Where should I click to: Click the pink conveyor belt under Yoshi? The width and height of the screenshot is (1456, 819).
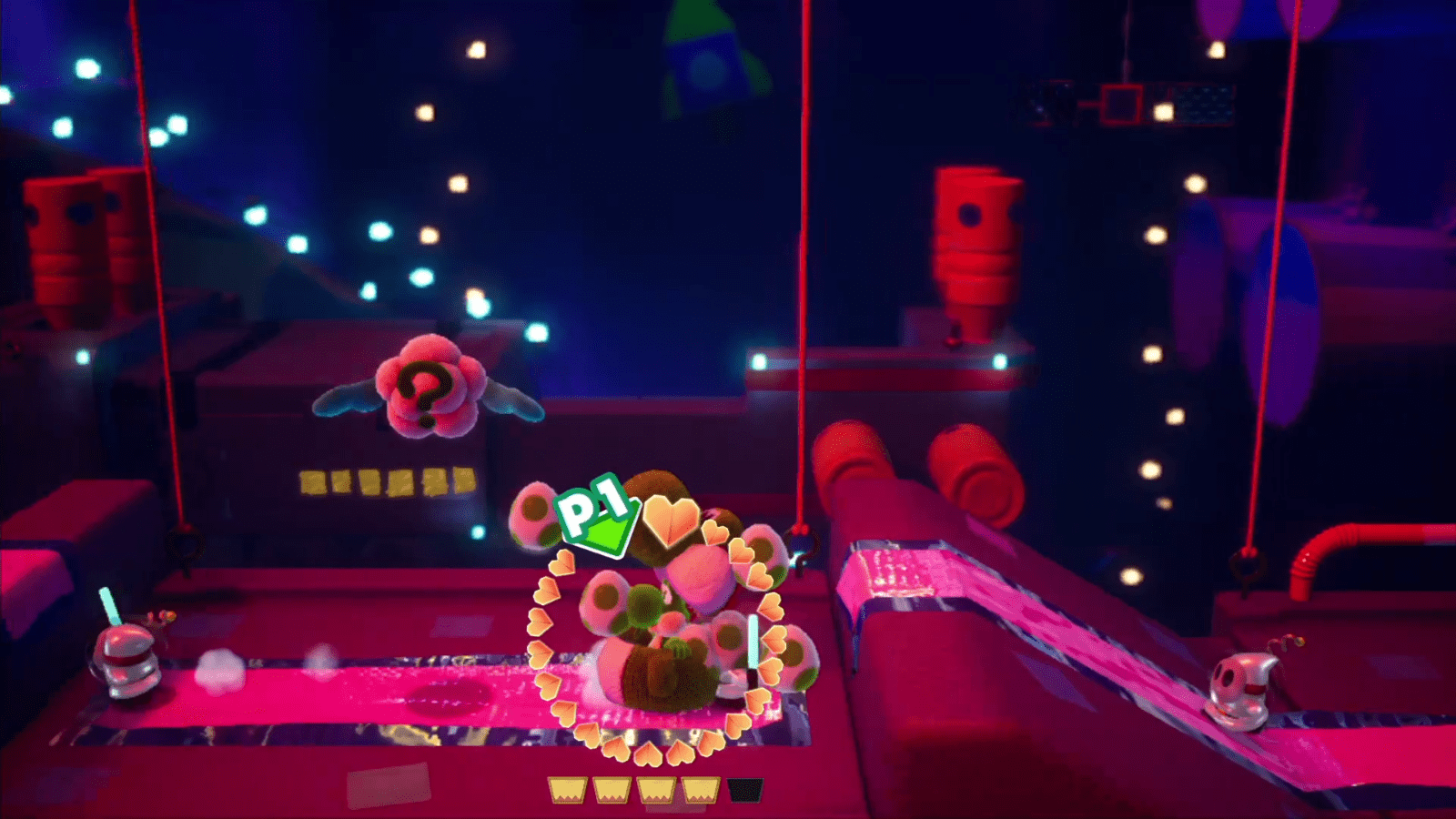455,692
